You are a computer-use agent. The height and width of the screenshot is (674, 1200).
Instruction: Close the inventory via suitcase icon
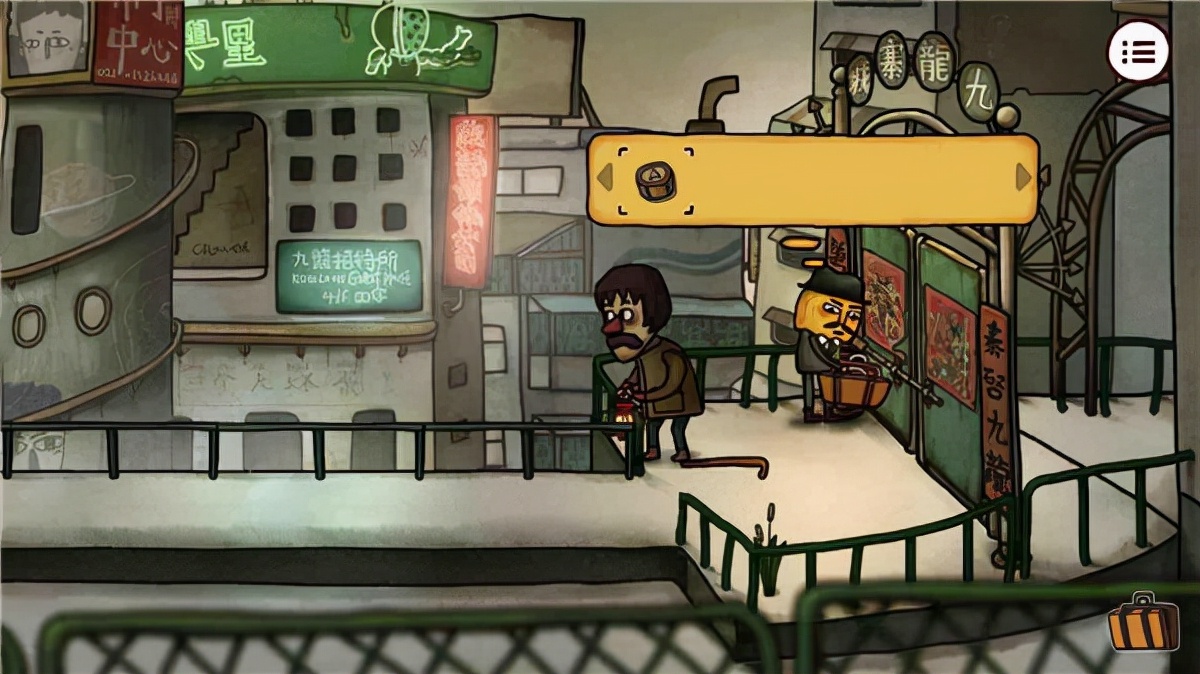1142,624
